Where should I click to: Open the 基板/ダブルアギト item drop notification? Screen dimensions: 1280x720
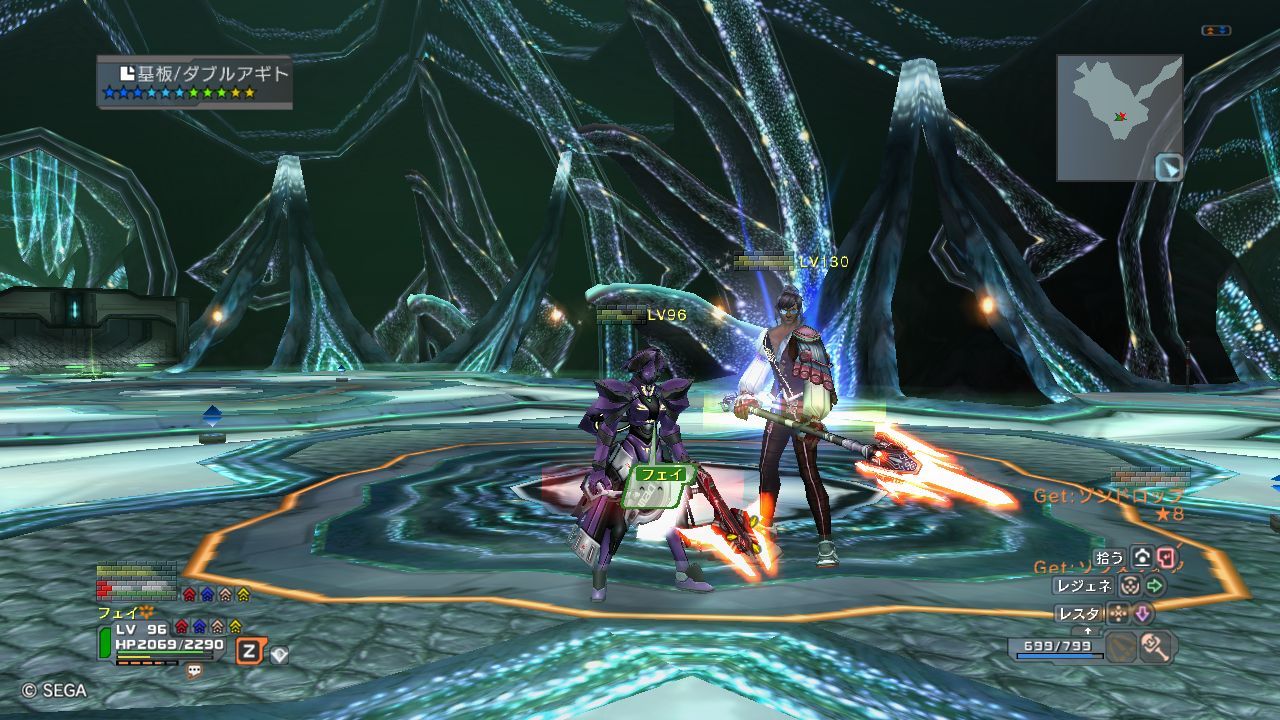[195, 81]
